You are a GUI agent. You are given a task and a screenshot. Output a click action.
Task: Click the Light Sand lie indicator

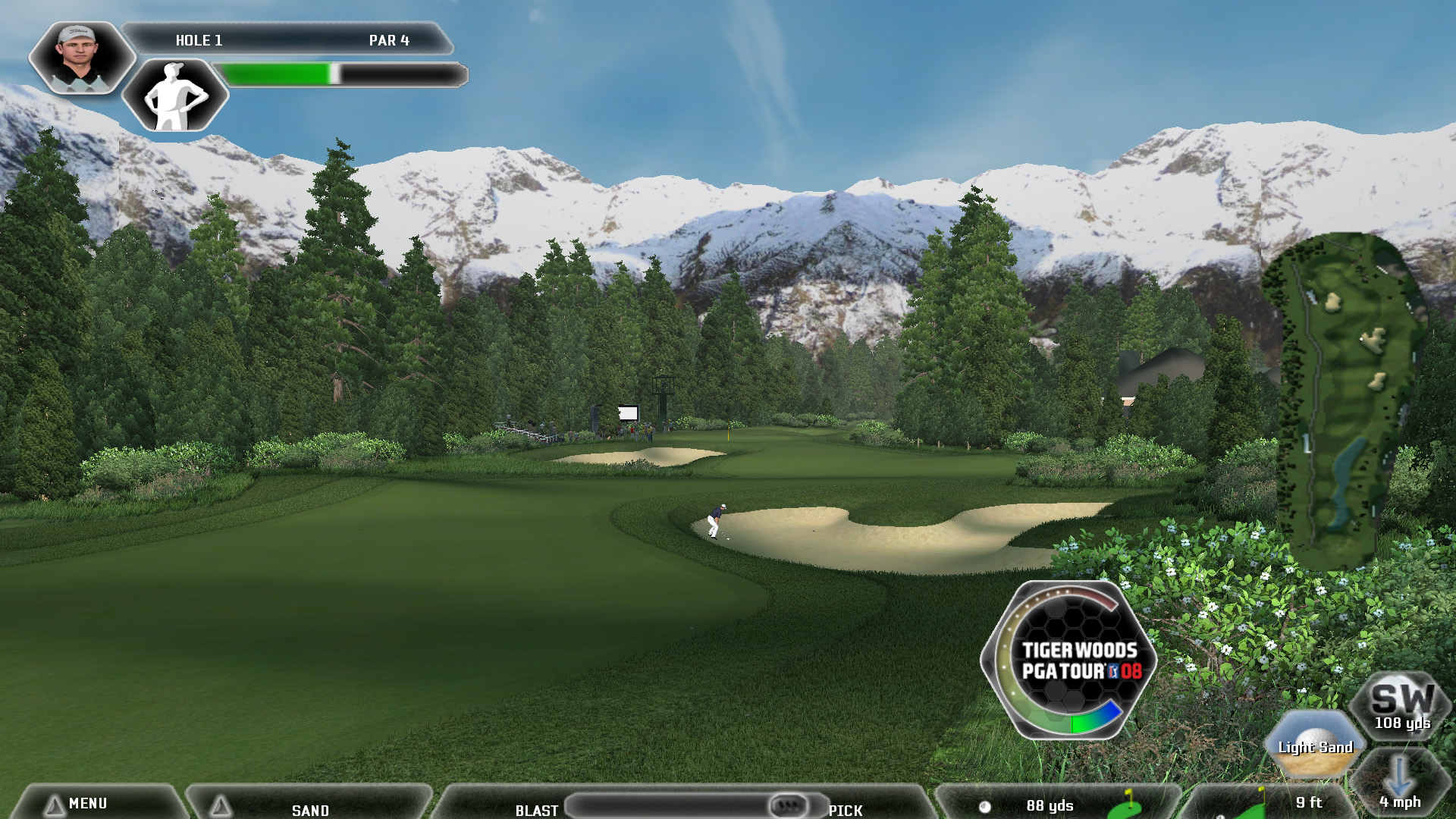(x=1315, y=746)
